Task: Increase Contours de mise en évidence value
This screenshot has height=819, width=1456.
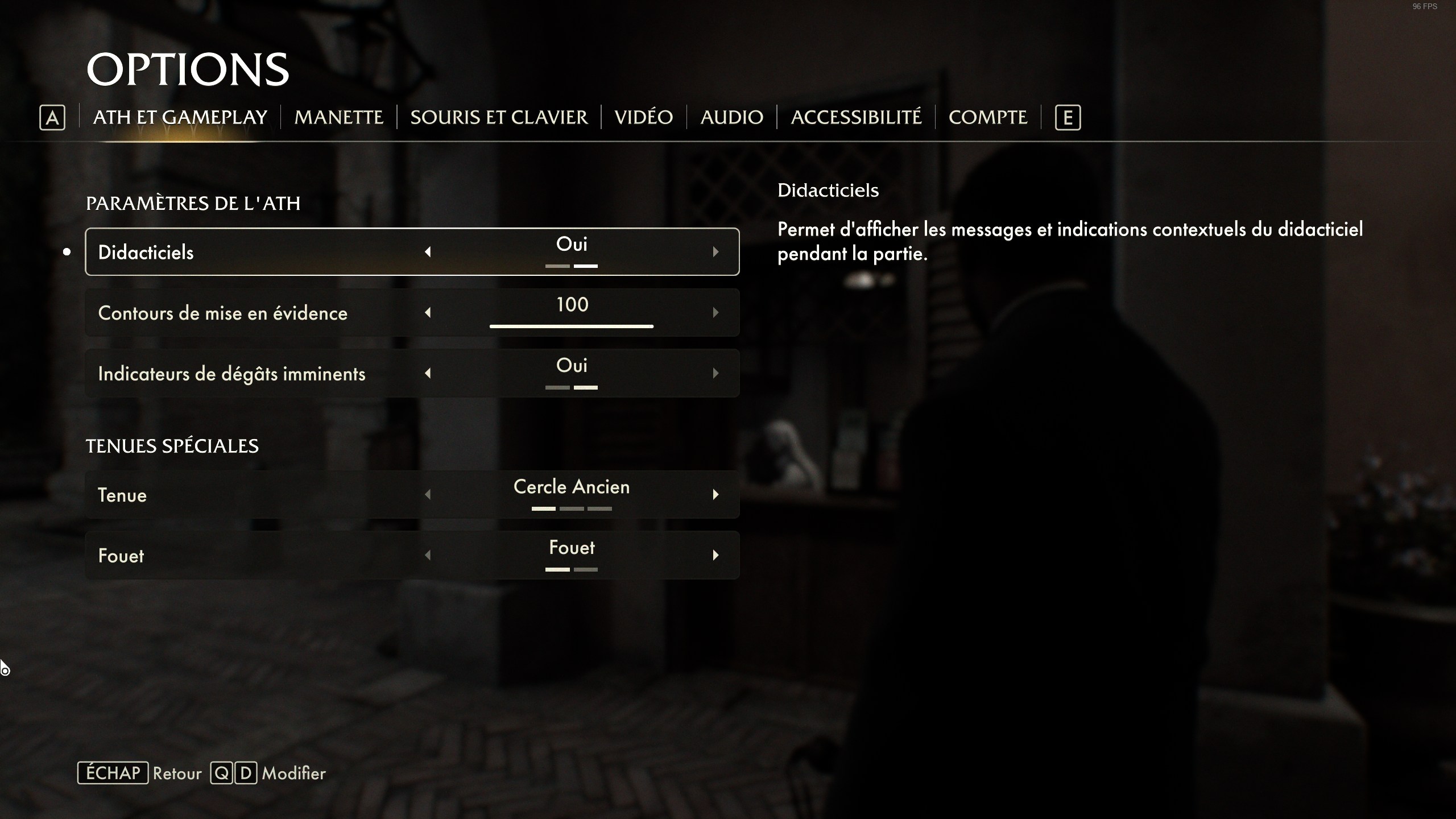Action: click(x=715, y=313)
